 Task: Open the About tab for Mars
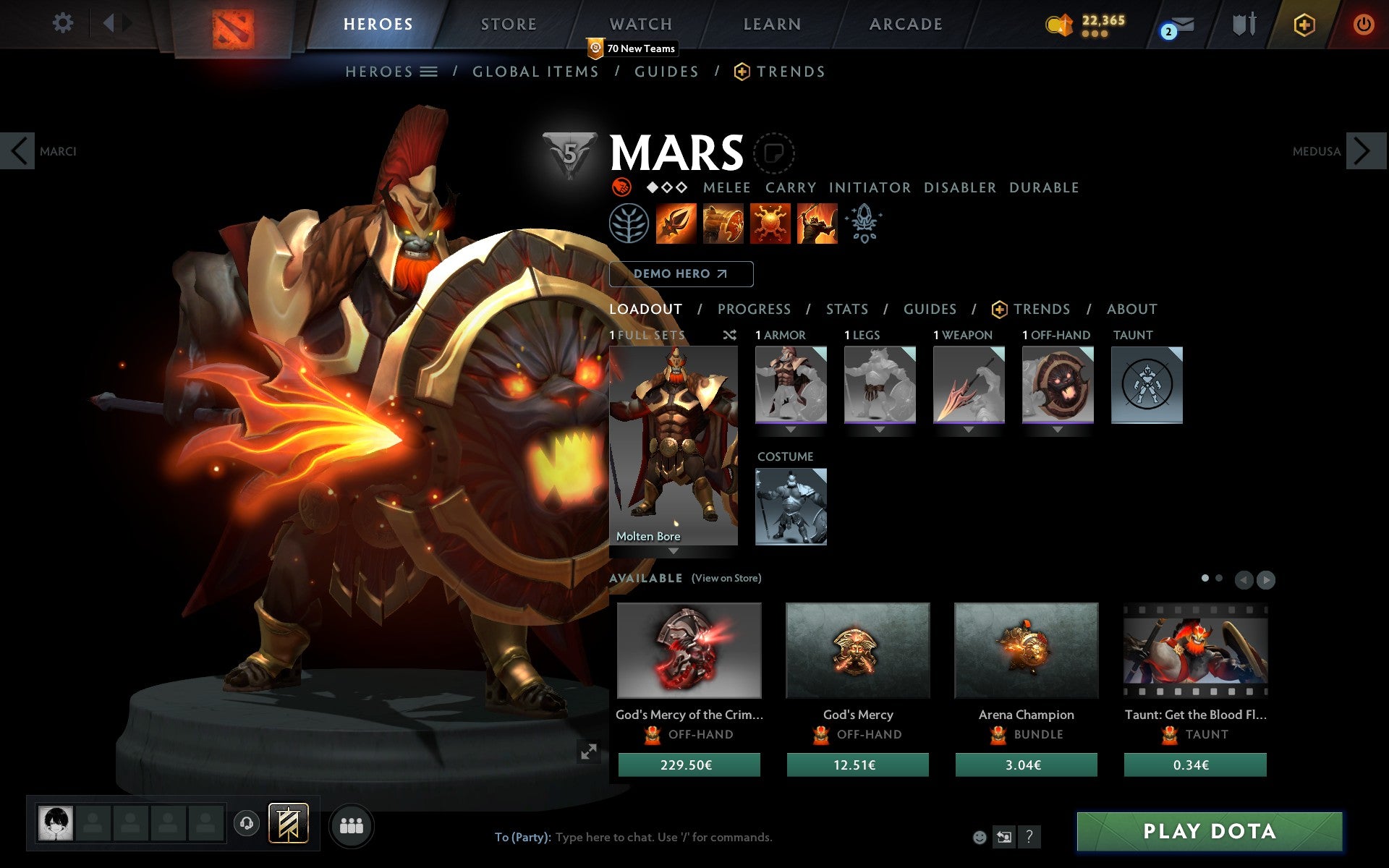pyautogui.click(x=1131, y=310)
